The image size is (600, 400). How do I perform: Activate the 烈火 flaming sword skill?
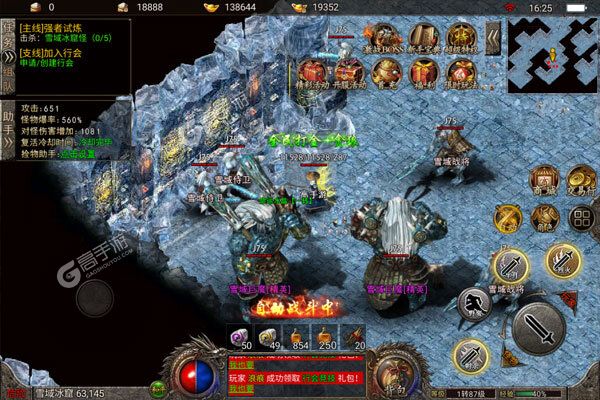tap(563, 262)
